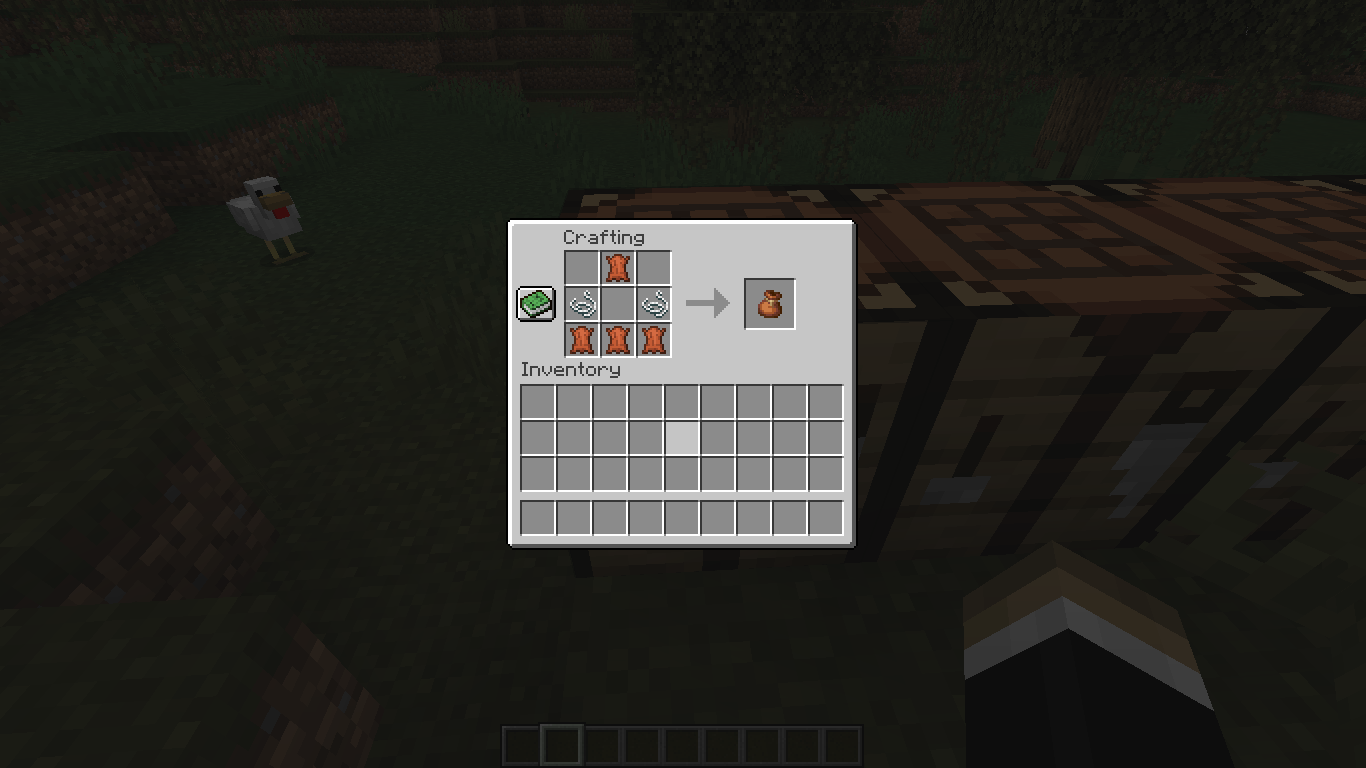Click the highlighted inventory slot
1366x768 pixels.
pos(682,436)
